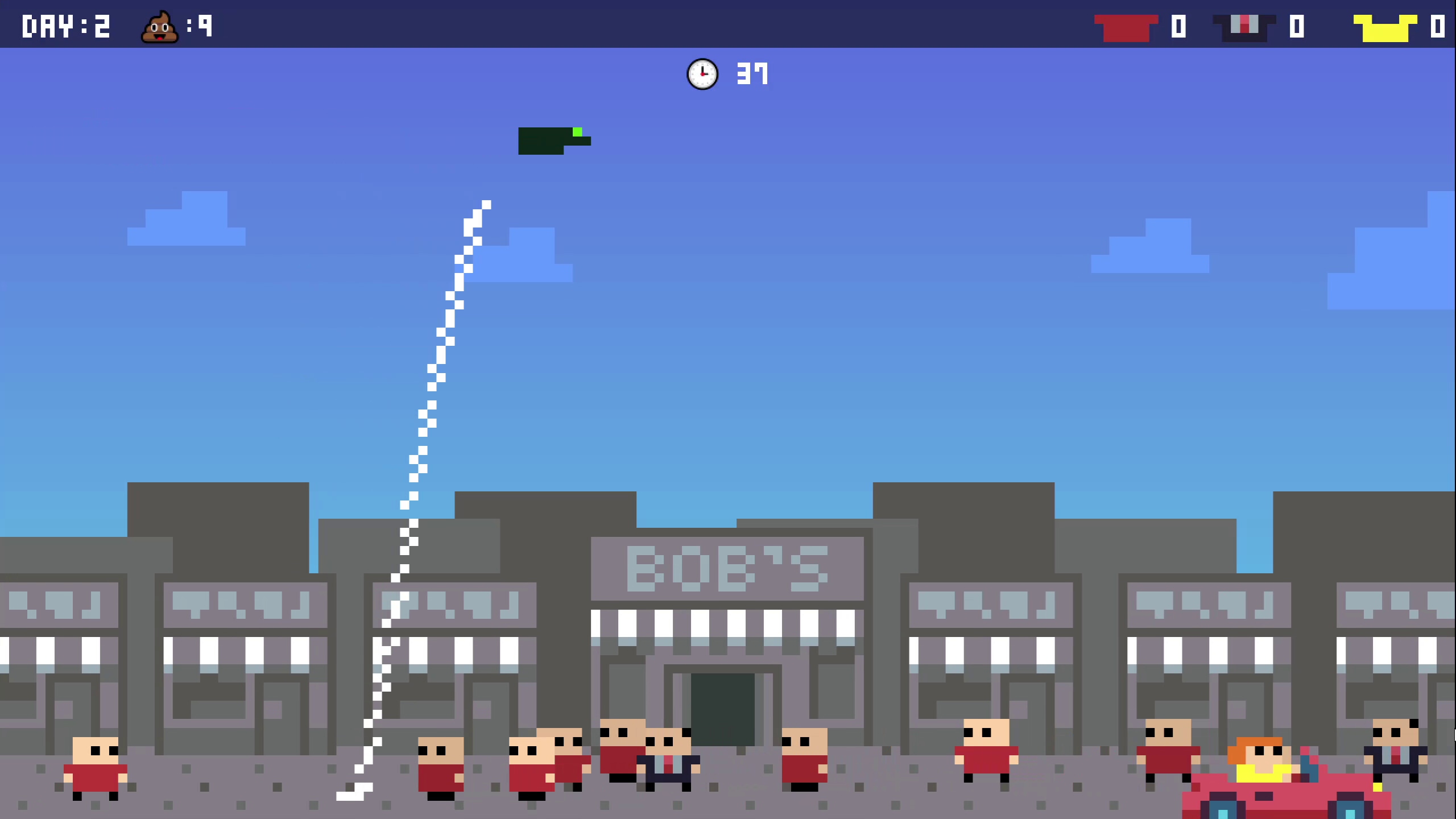Select the timer value 37
Viewport: 1456px width, 819px height.
click(x=752, y=74)
